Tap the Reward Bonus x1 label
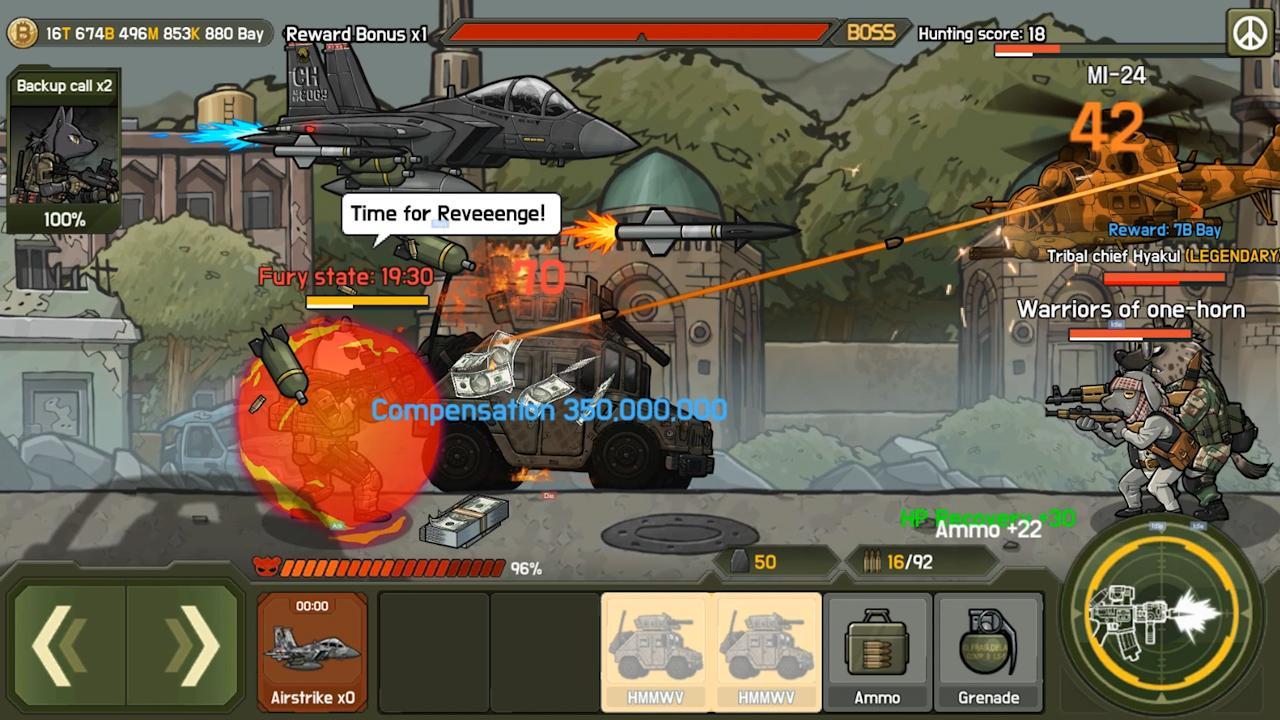 (x=356, y=35)
